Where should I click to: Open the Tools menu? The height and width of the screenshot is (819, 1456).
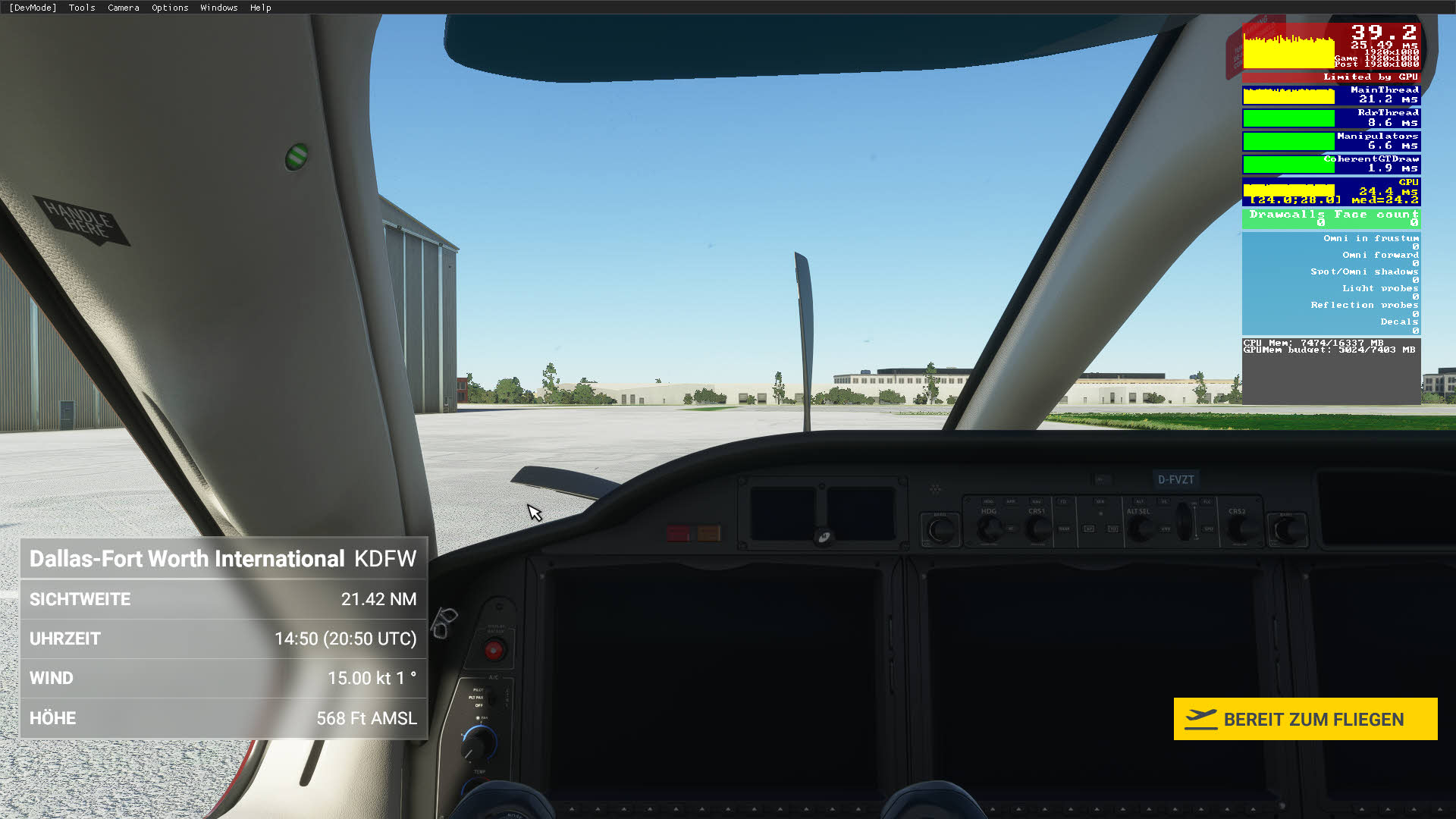point(81,8)
